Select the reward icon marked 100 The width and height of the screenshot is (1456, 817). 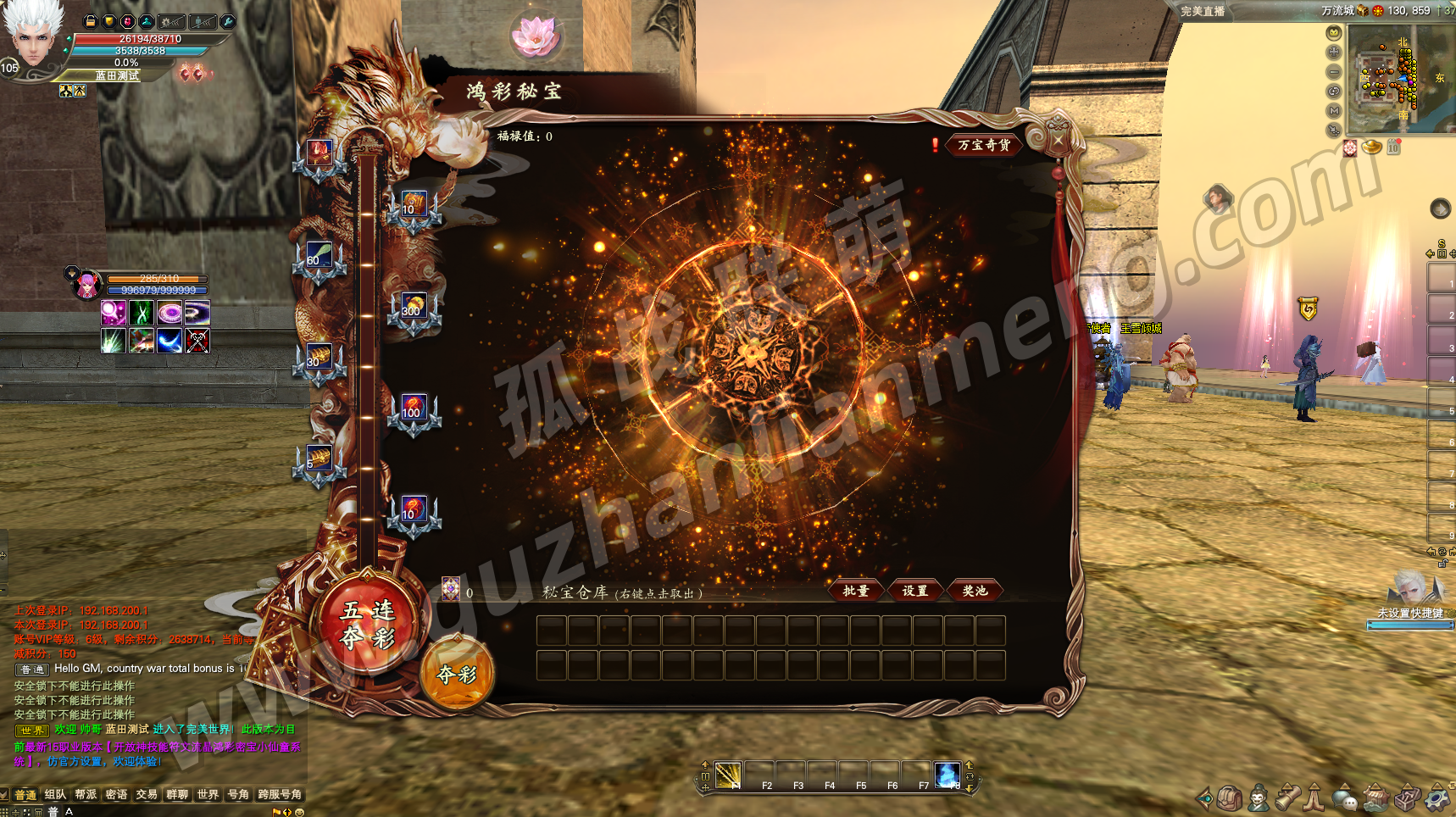pos(413,409)
